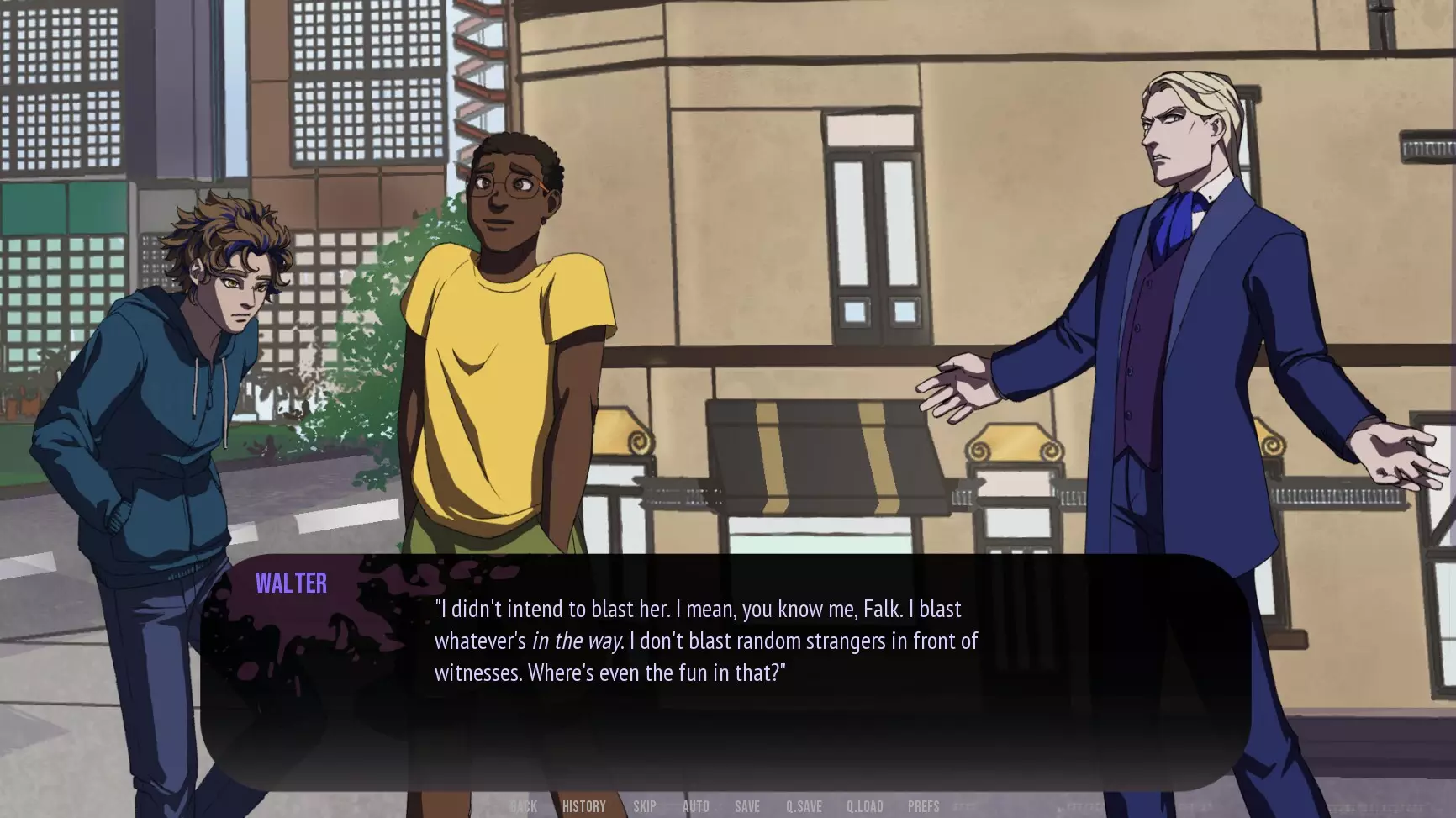The width and height of the screenshot is (1456, 818).
Task: Turn on Auto advance mode
Action: 695,806
